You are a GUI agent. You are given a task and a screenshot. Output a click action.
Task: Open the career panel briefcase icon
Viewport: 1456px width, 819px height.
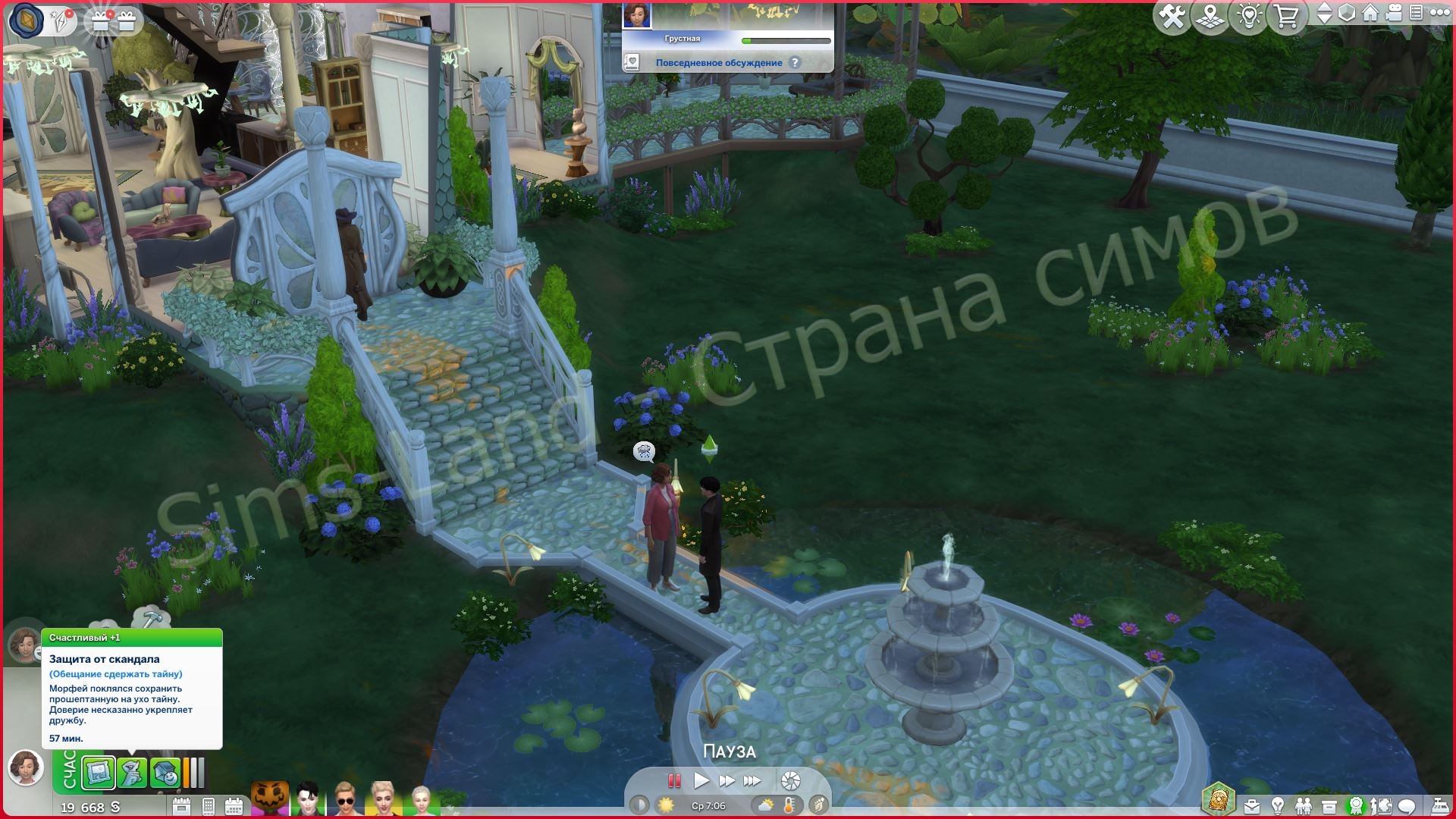pyautogui.click(x=1251, y=806)
